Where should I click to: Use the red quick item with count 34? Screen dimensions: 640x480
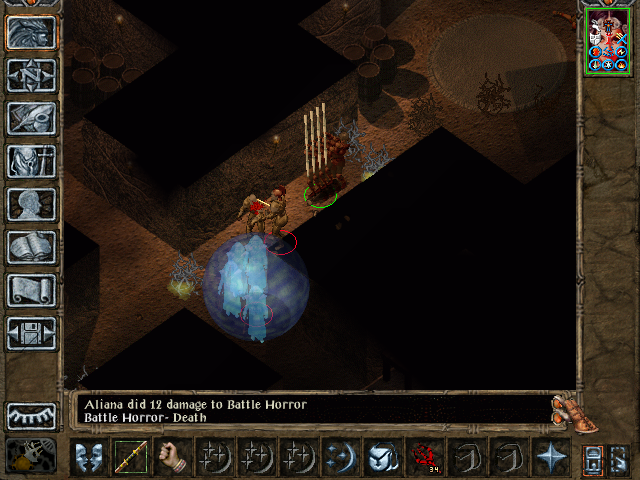425,456
